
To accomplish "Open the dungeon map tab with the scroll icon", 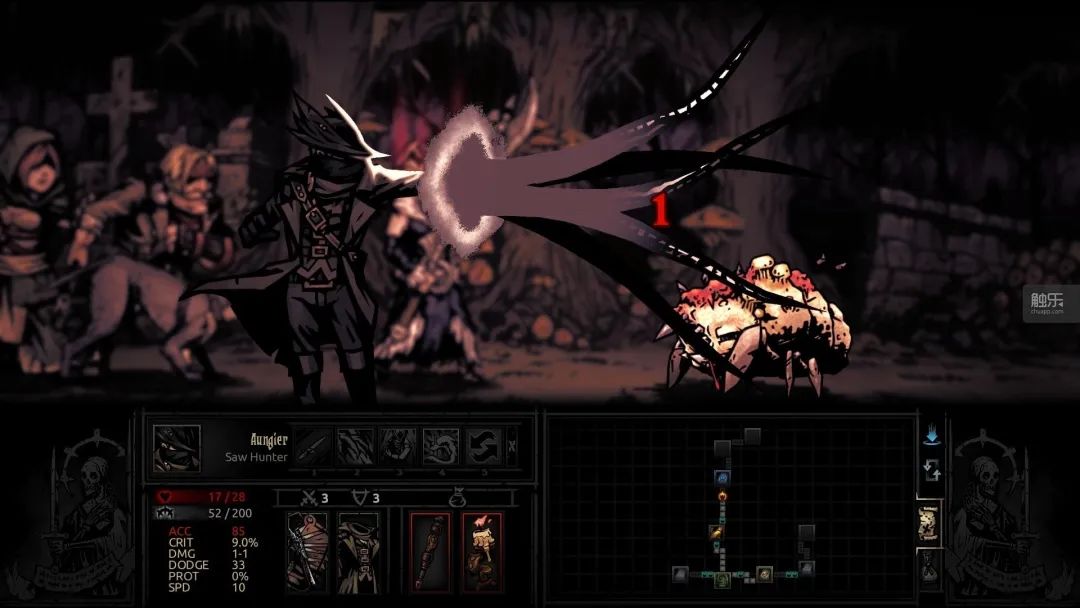I will pyautogui.click(x=928, y=523).
